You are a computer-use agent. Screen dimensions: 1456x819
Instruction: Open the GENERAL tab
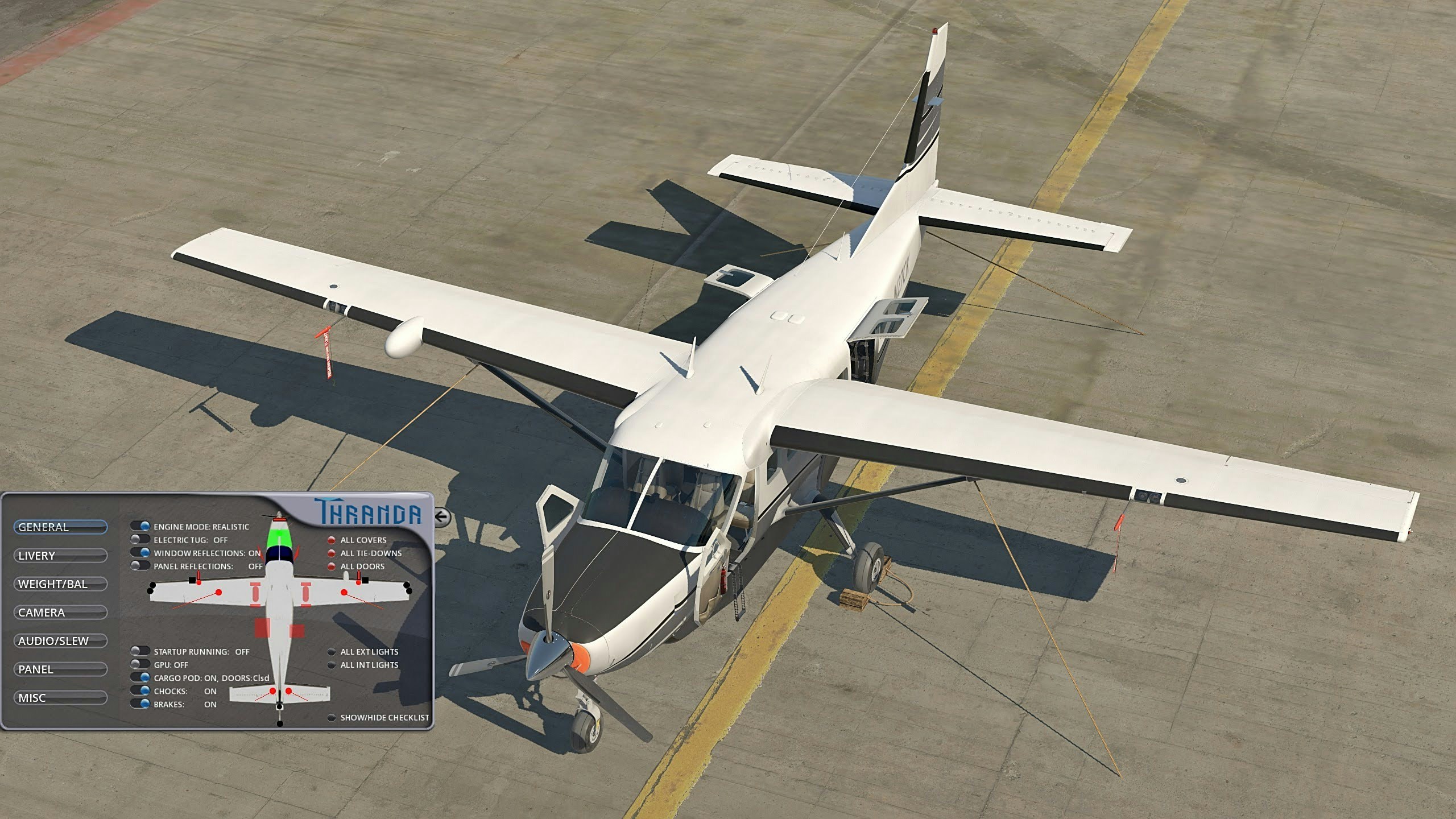point(60,527)
